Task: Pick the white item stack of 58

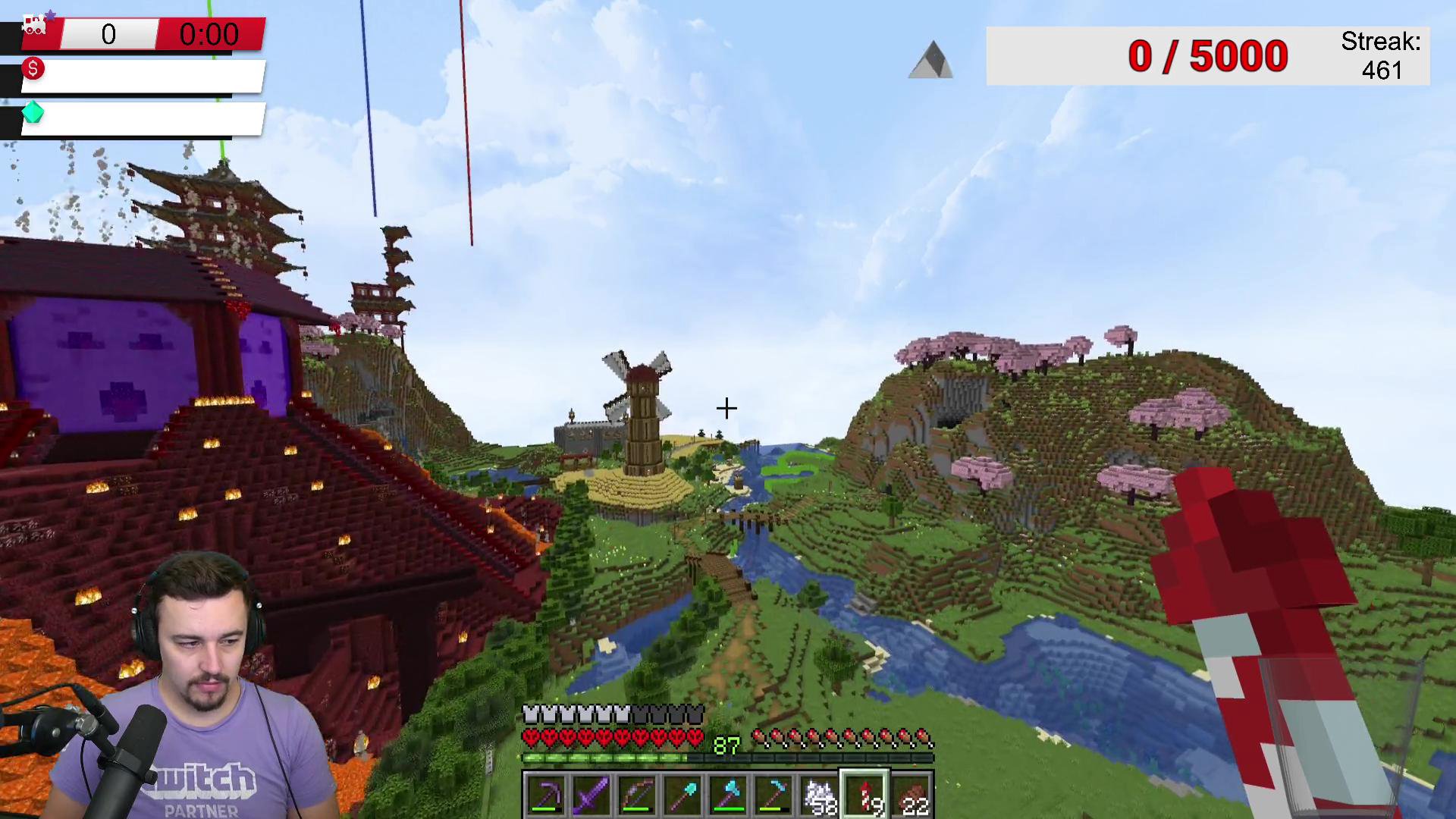Action: 820,795
